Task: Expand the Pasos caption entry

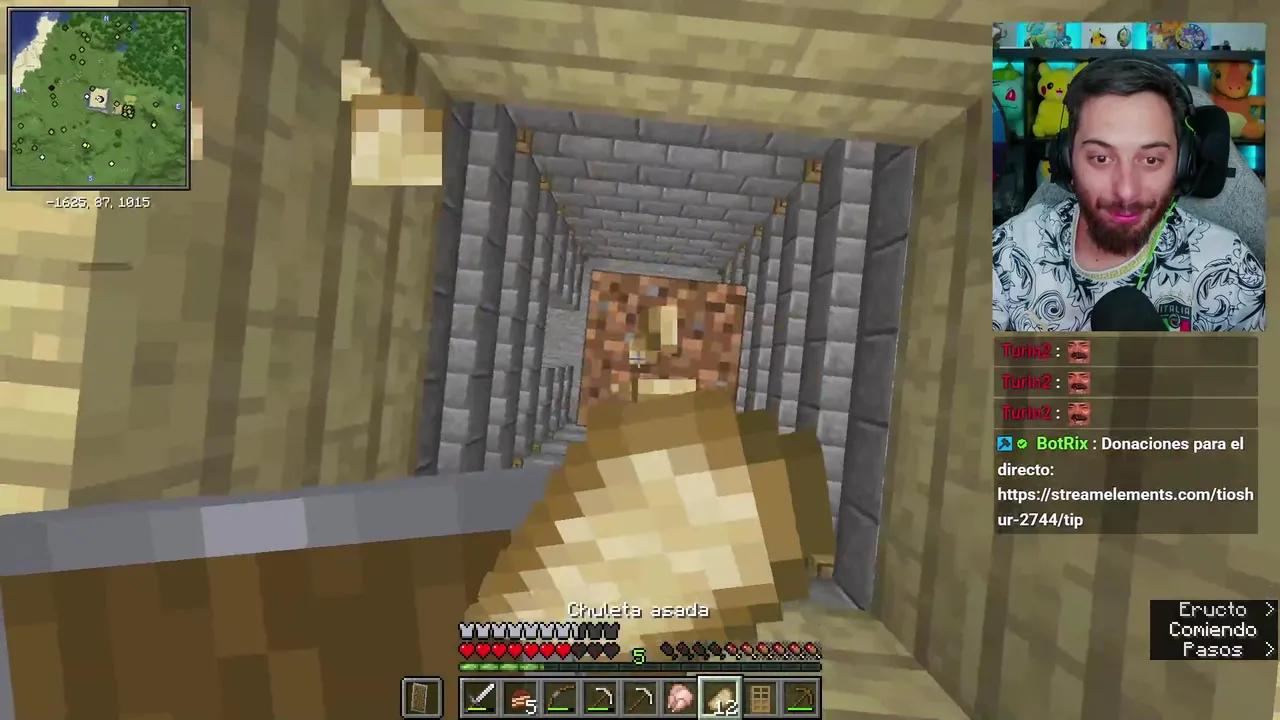Action: point(1213,650)
